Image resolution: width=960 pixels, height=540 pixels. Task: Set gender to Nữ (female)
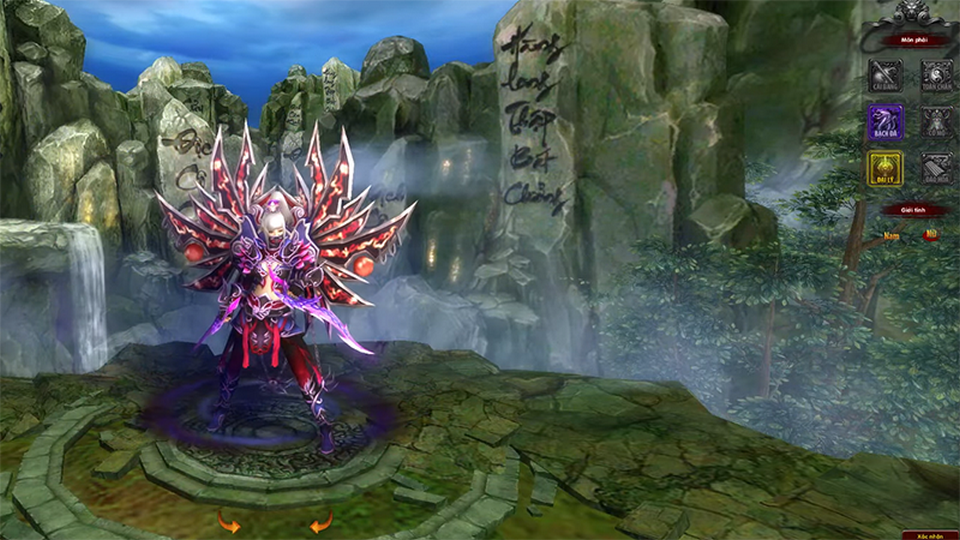pyautogui.click(x=931, y=236)
